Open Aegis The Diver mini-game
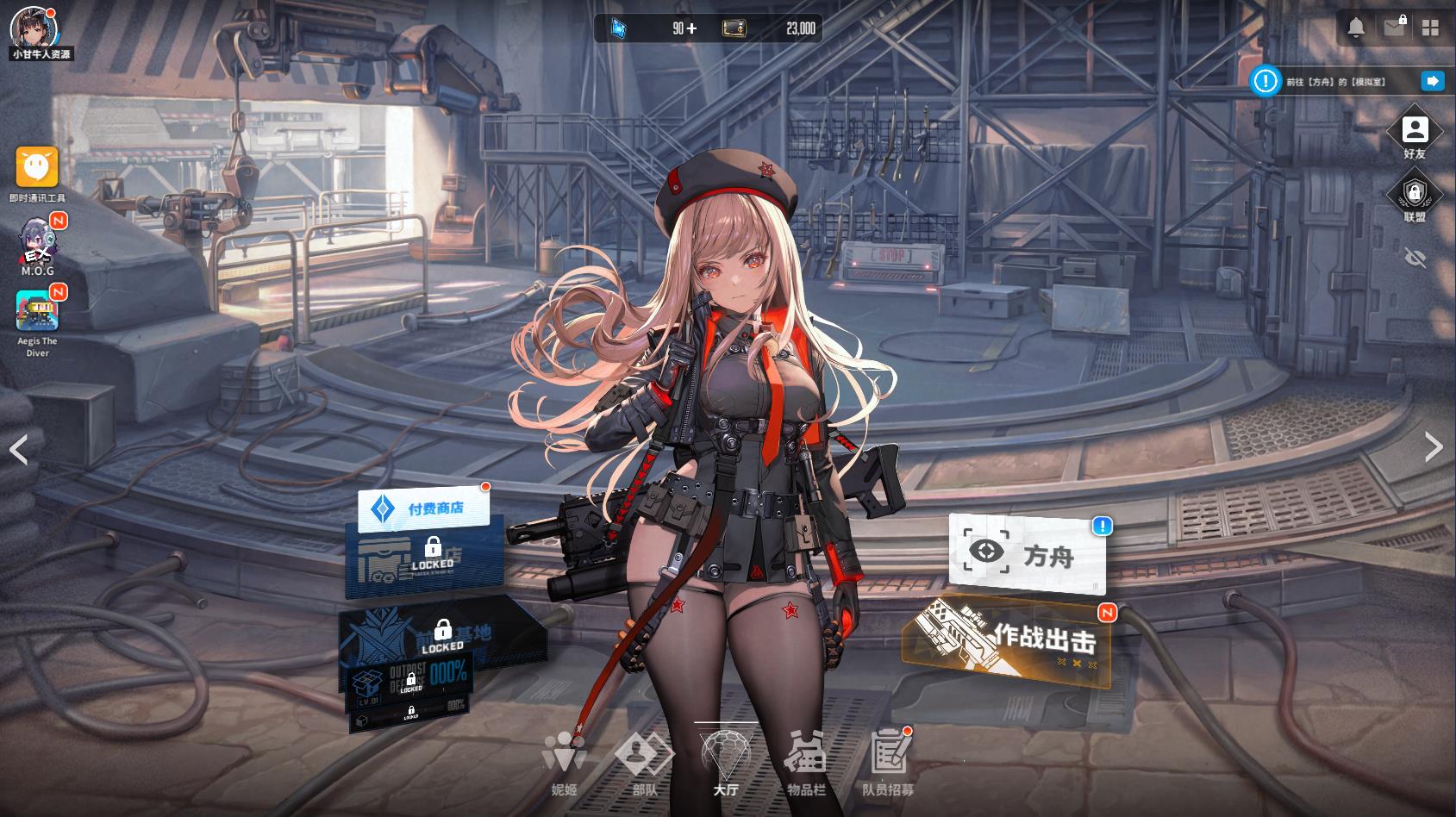The width and height of the screenshot is (1456, 817). (37, 310)
